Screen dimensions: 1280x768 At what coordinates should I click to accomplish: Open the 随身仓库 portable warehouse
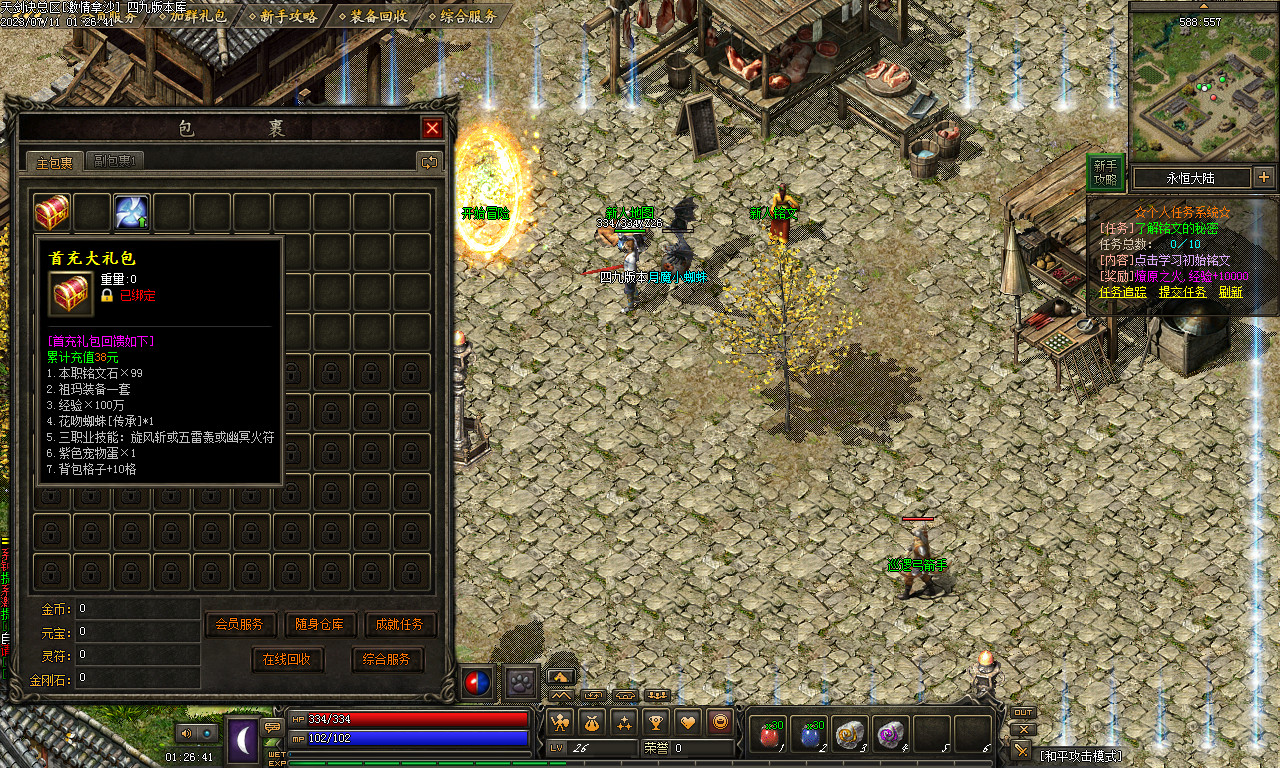pos(320,624)
